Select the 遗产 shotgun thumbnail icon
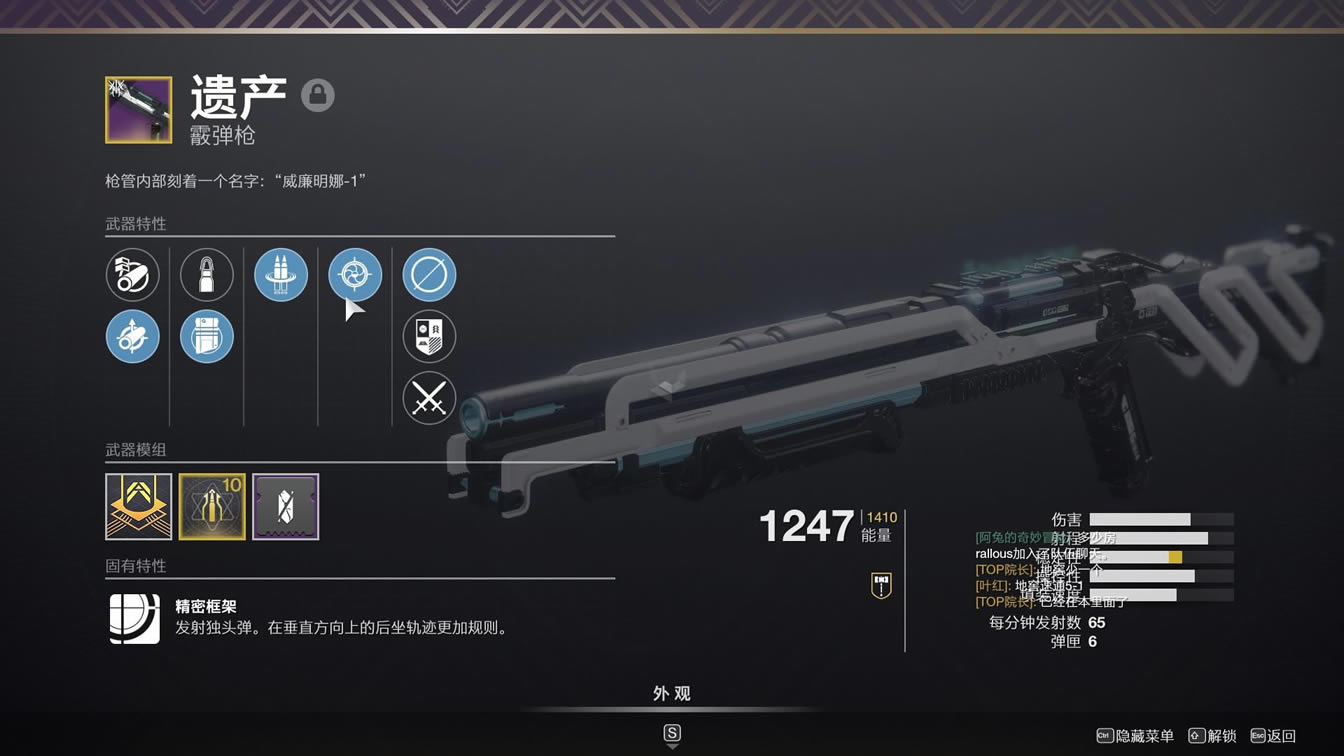1344x756 pixels. click(138, 110)
